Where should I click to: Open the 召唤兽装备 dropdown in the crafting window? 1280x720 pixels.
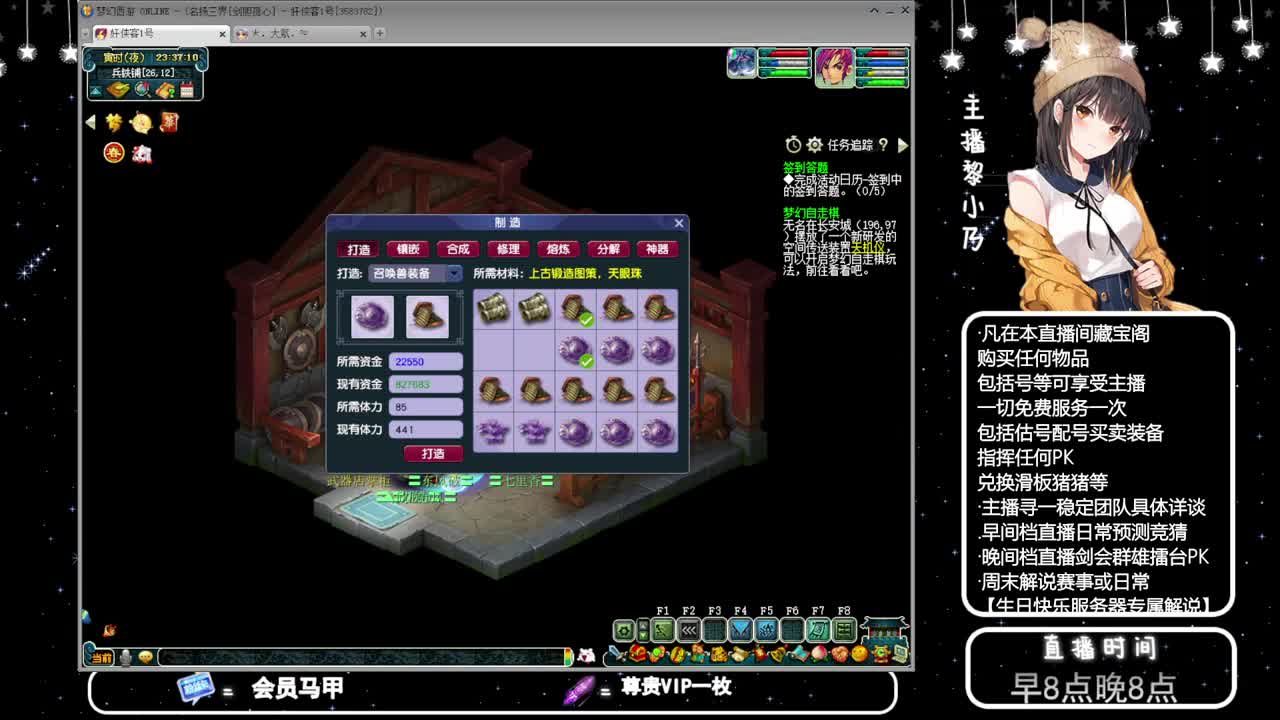click(452, 273)
